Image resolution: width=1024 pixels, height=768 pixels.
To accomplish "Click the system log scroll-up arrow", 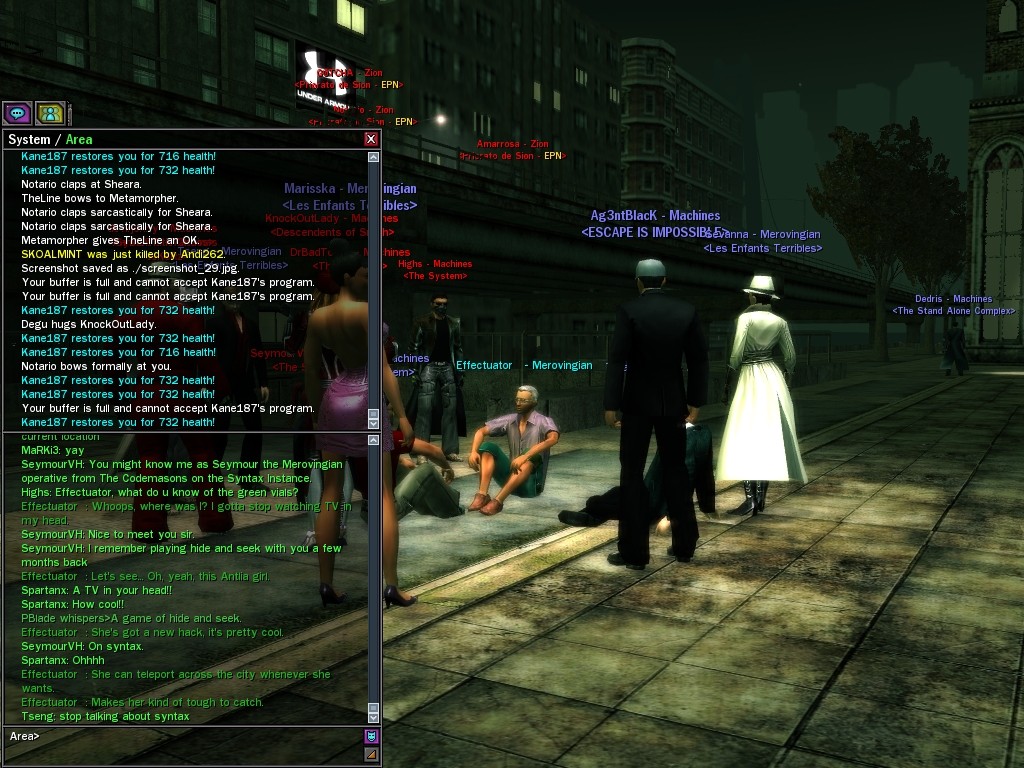I will [x=374, y=157].
